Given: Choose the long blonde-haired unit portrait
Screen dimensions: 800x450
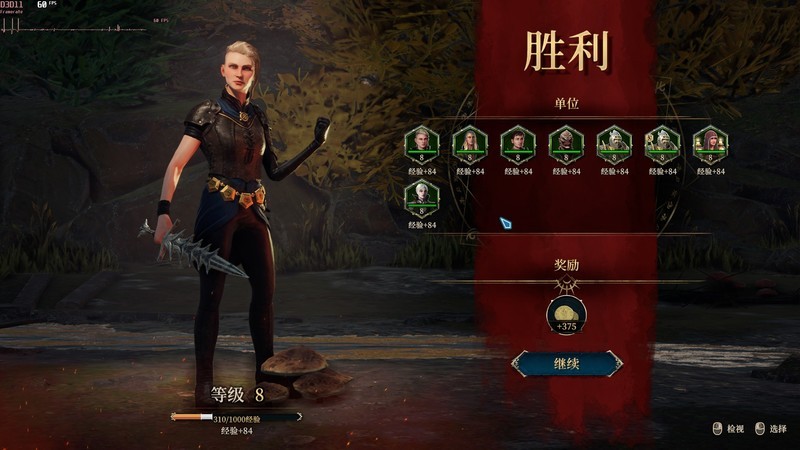Looking at the screenshot, I should point(469,144).
